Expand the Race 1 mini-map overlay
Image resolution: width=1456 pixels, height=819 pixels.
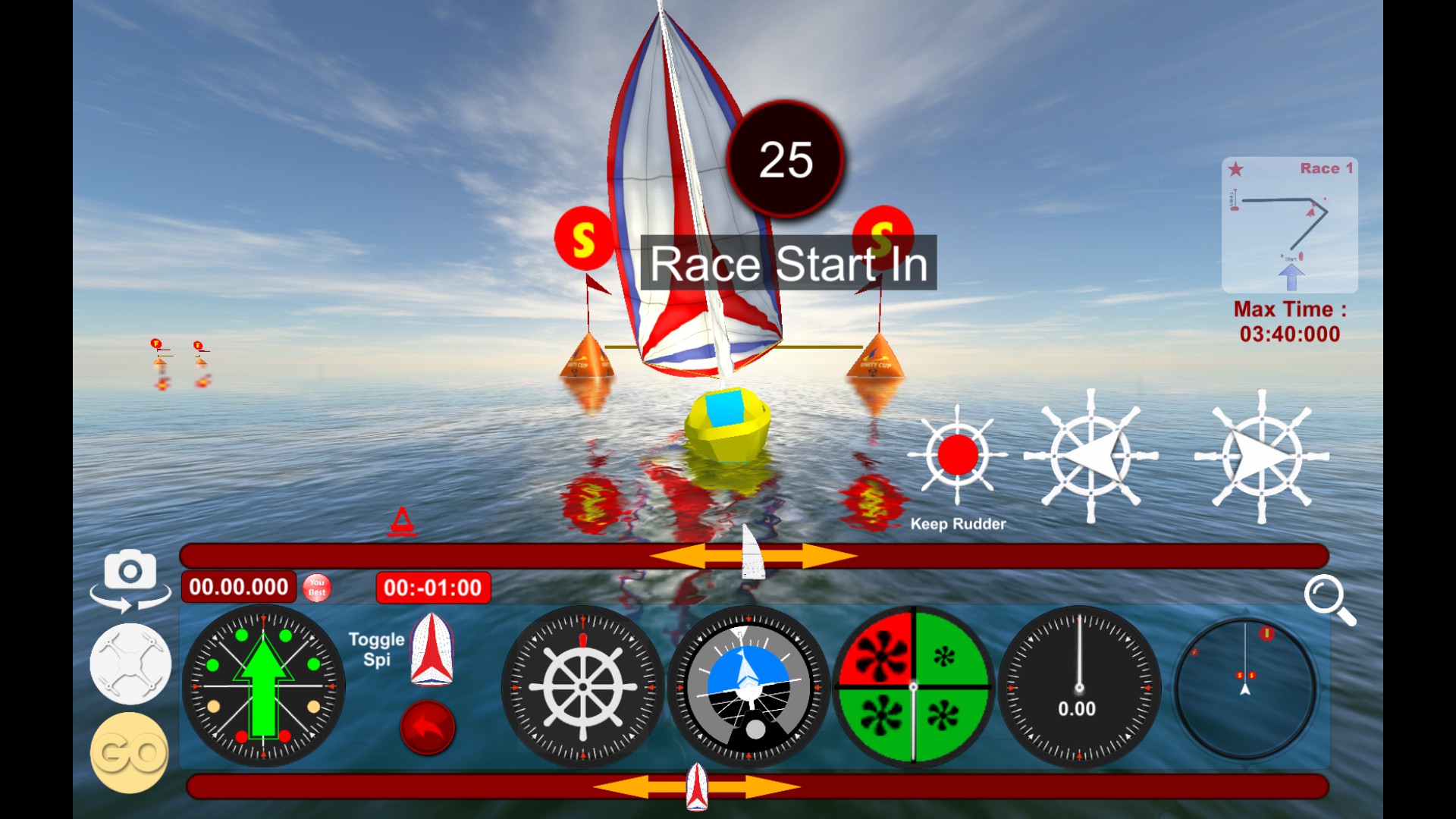[1289, 225]
